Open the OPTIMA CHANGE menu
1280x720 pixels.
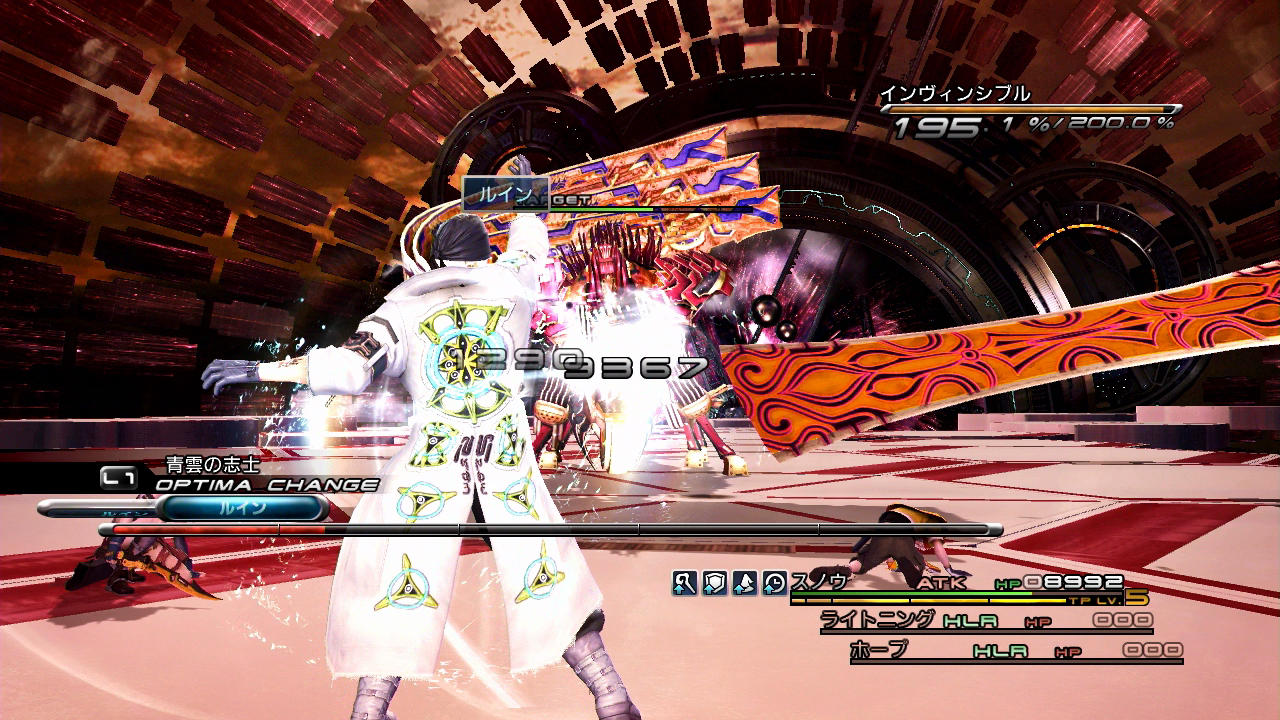[x=266, y=485]
